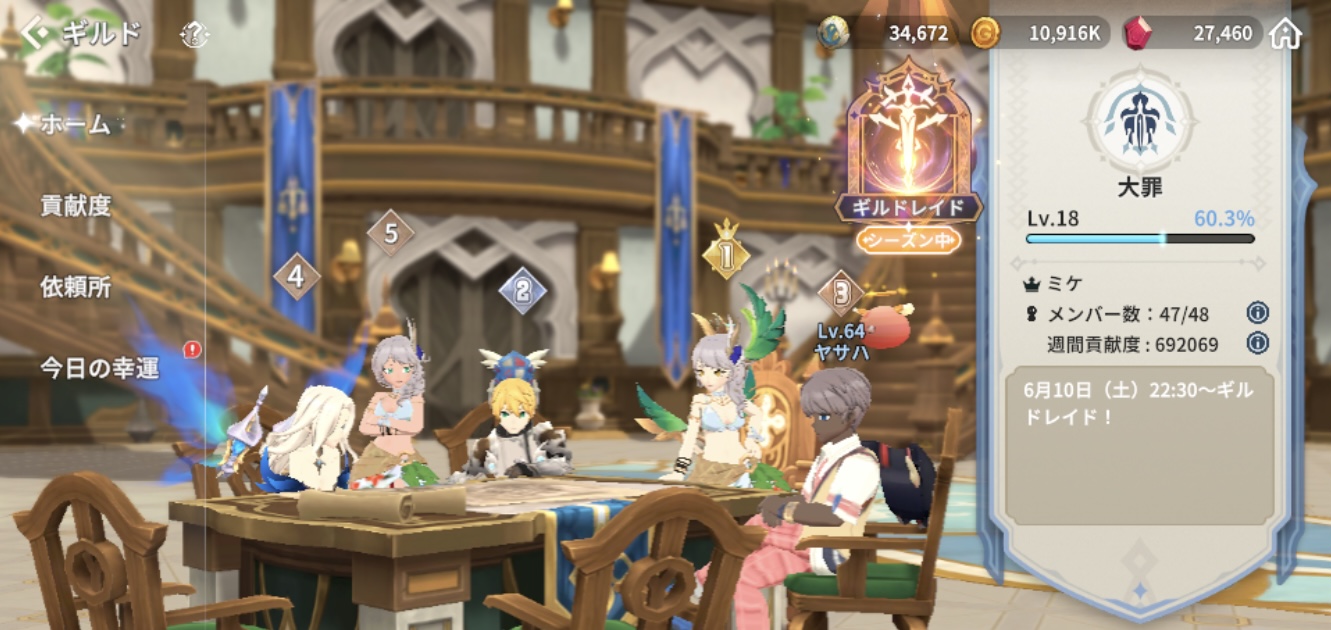Image resolution: width=1331 pixels, height=630 pixels.
Task: Show info for メンバー数
Action: pos(1258,313)
